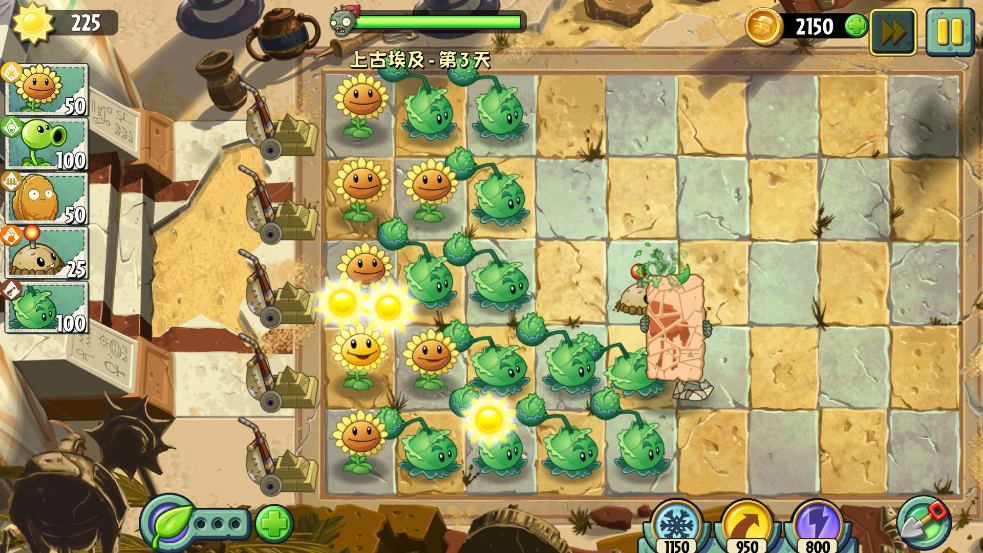Select the Potato Mine seed packet
Image resolution: width=983 pixels, height=553 pixels.
pos(47,252)
